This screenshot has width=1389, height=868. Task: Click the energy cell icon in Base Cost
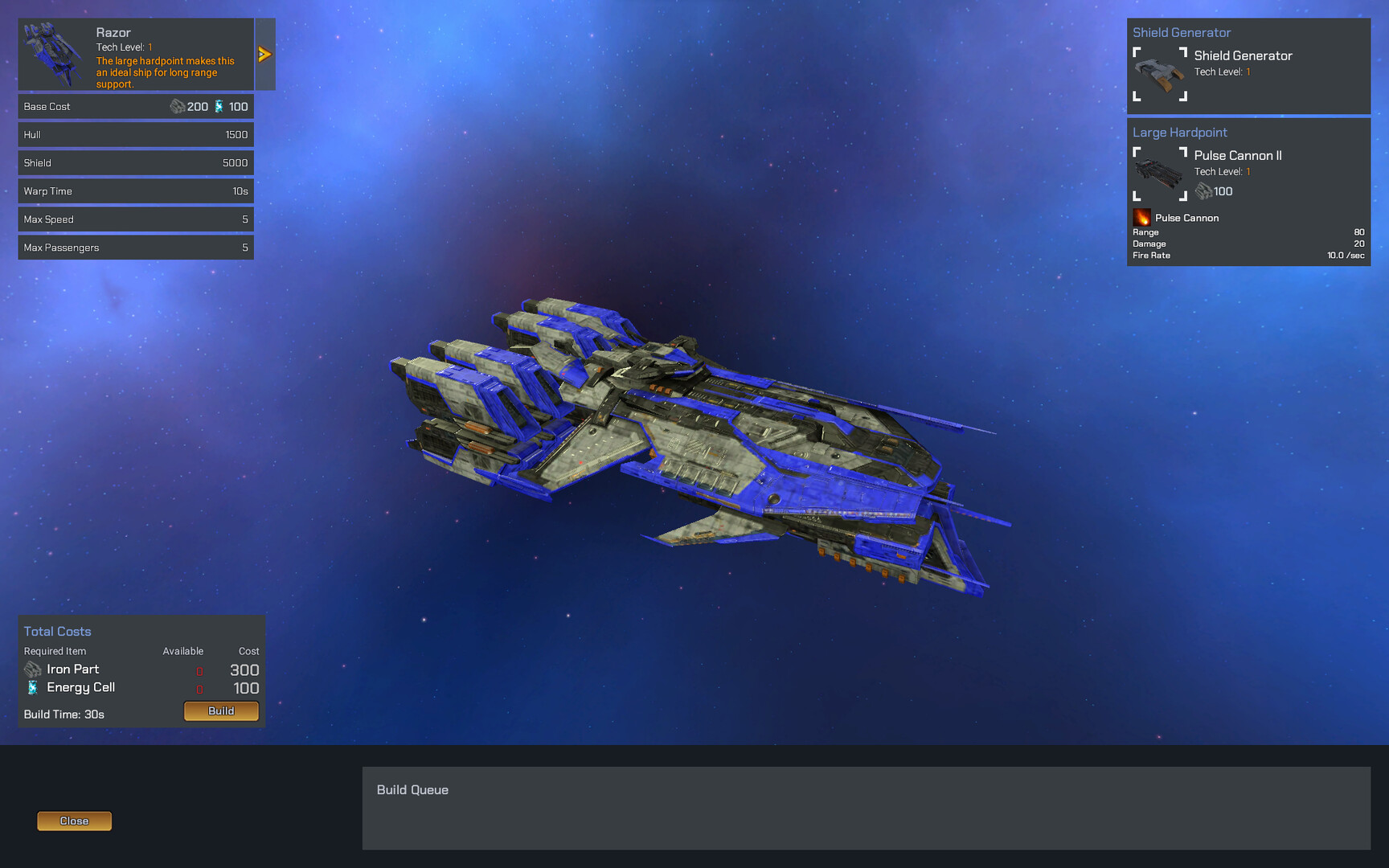click(219, 105)
